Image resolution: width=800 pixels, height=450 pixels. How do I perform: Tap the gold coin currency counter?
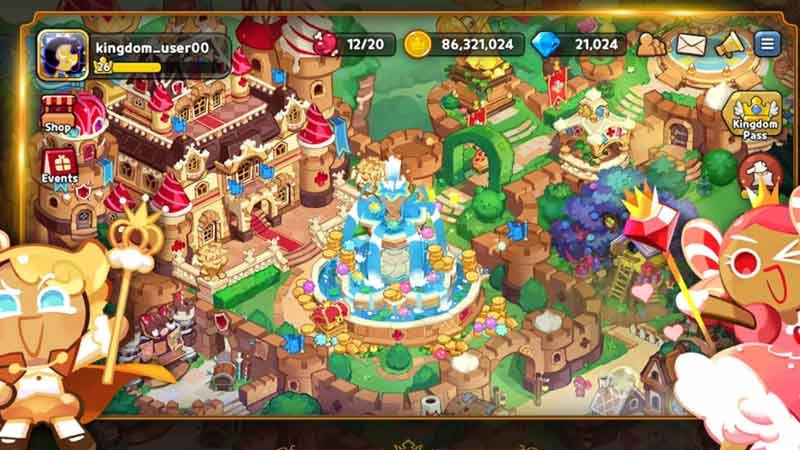tap(464, 44)
